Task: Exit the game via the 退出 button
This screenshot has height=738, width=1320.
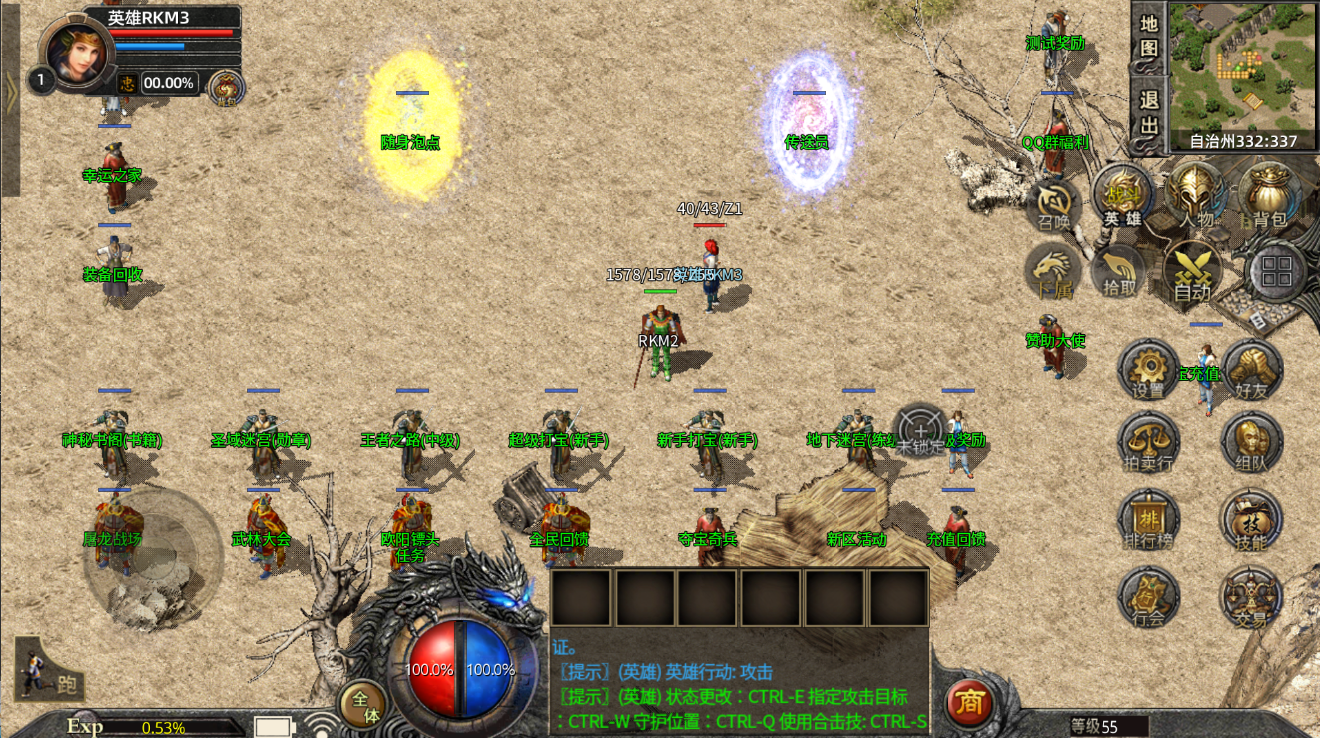Action: (1149, 112)
